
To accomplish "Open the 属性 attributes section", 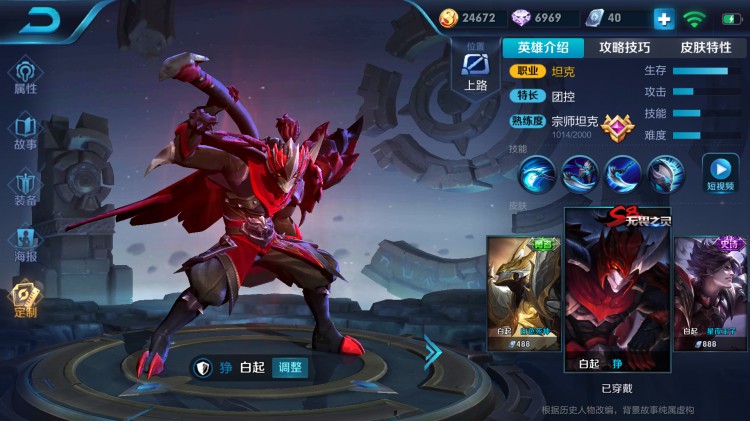I will click(x=25, y=76).
